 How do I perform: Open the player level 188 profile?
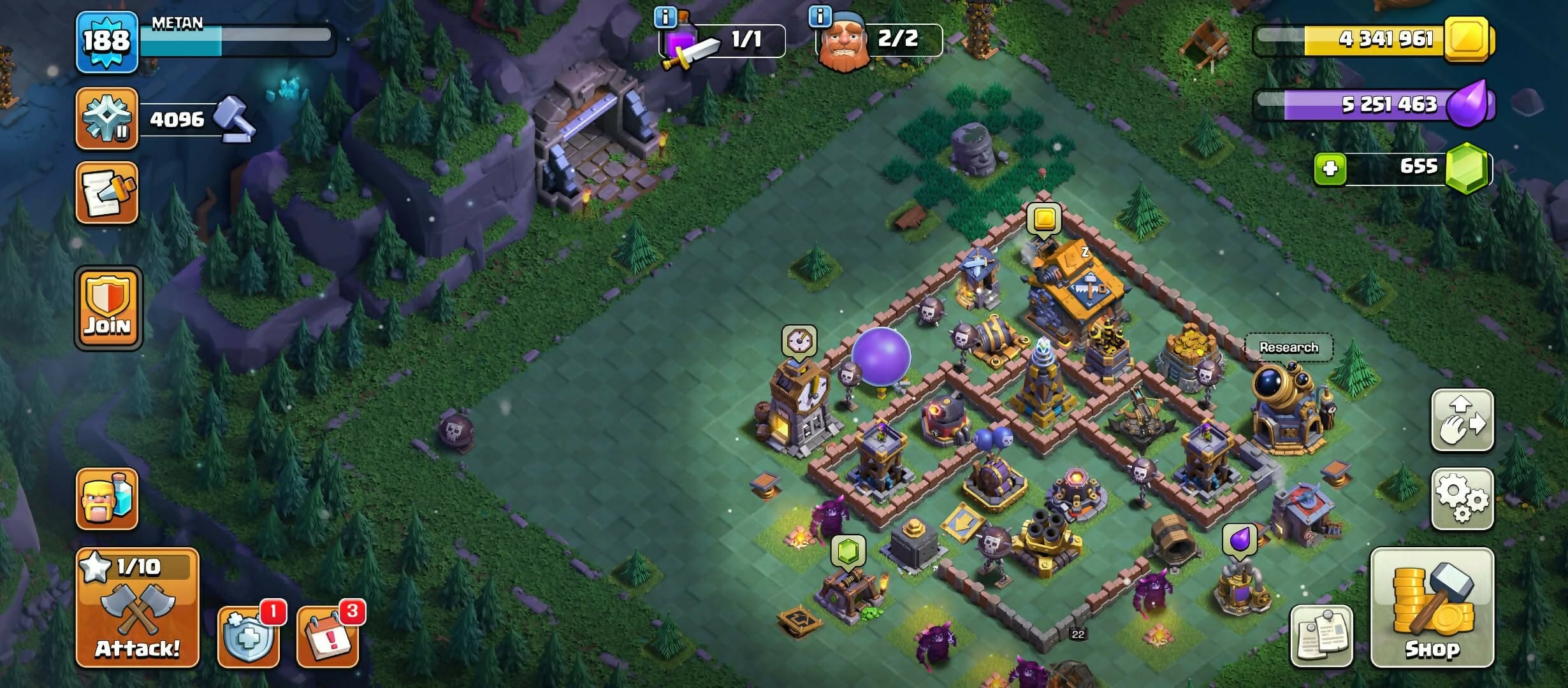click(106, 42)
